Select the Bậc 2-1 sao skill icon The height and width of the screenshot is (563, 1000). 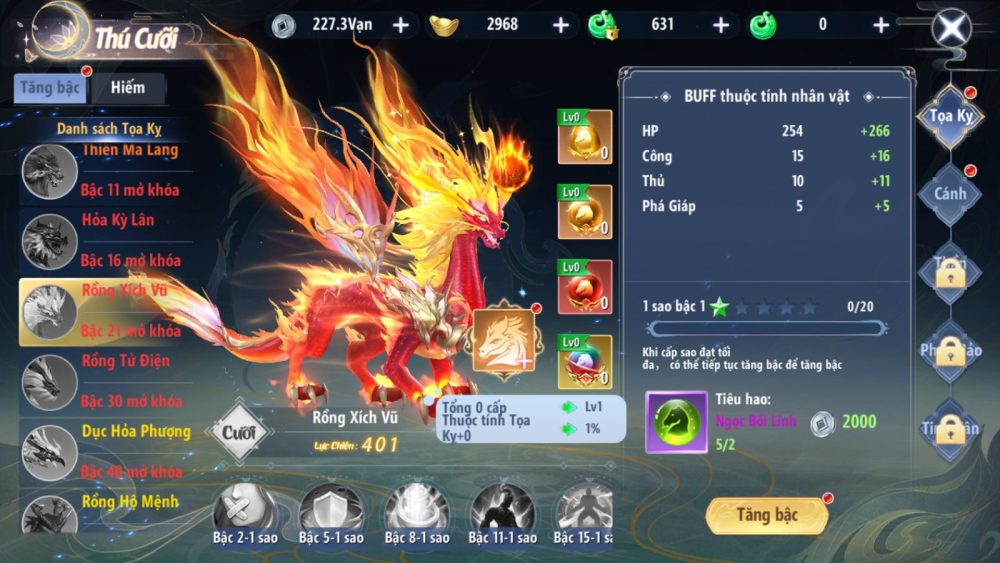point(245,510)
